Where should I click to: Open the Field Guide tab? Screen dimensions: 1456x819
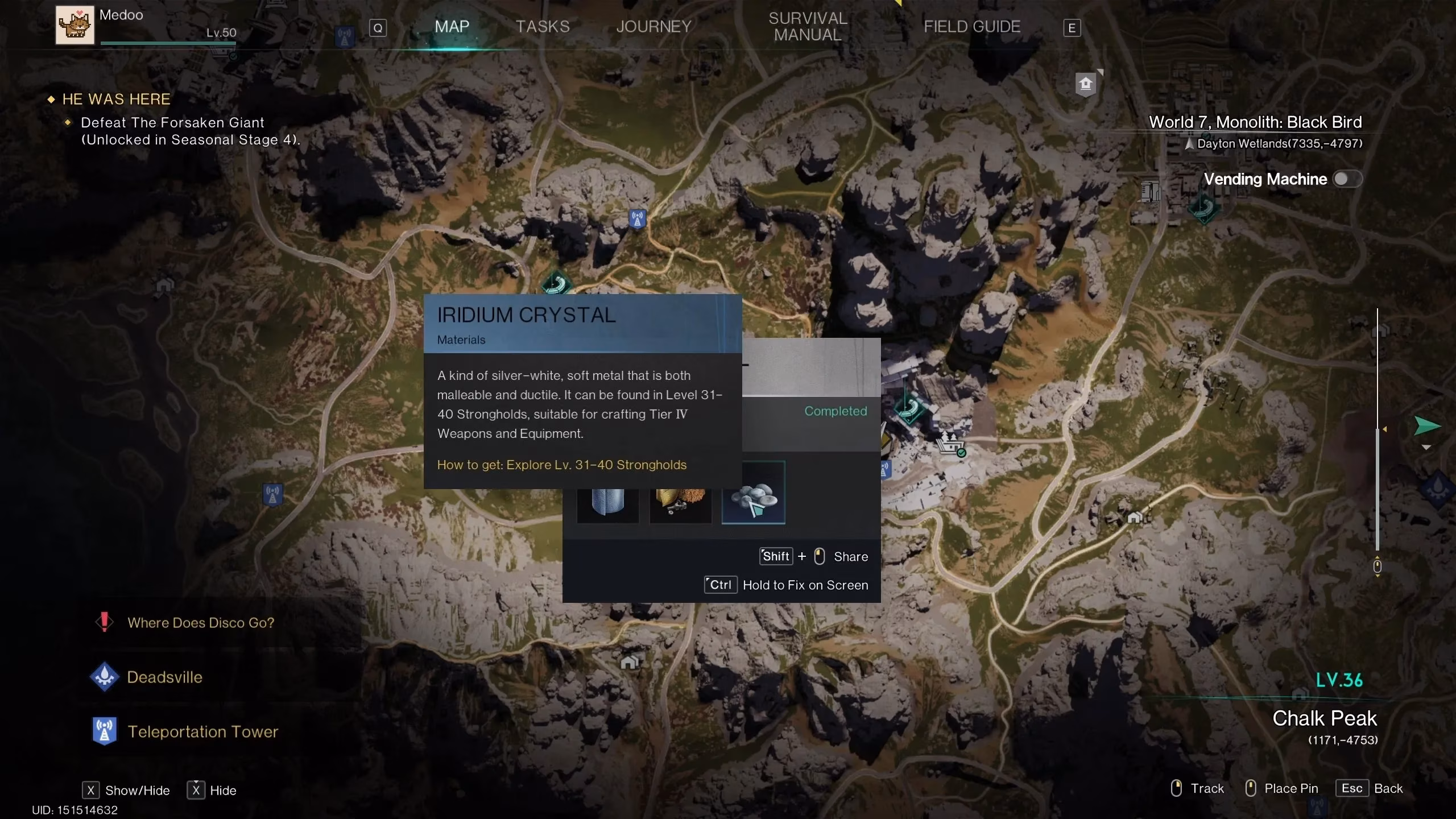pos(971,27)
